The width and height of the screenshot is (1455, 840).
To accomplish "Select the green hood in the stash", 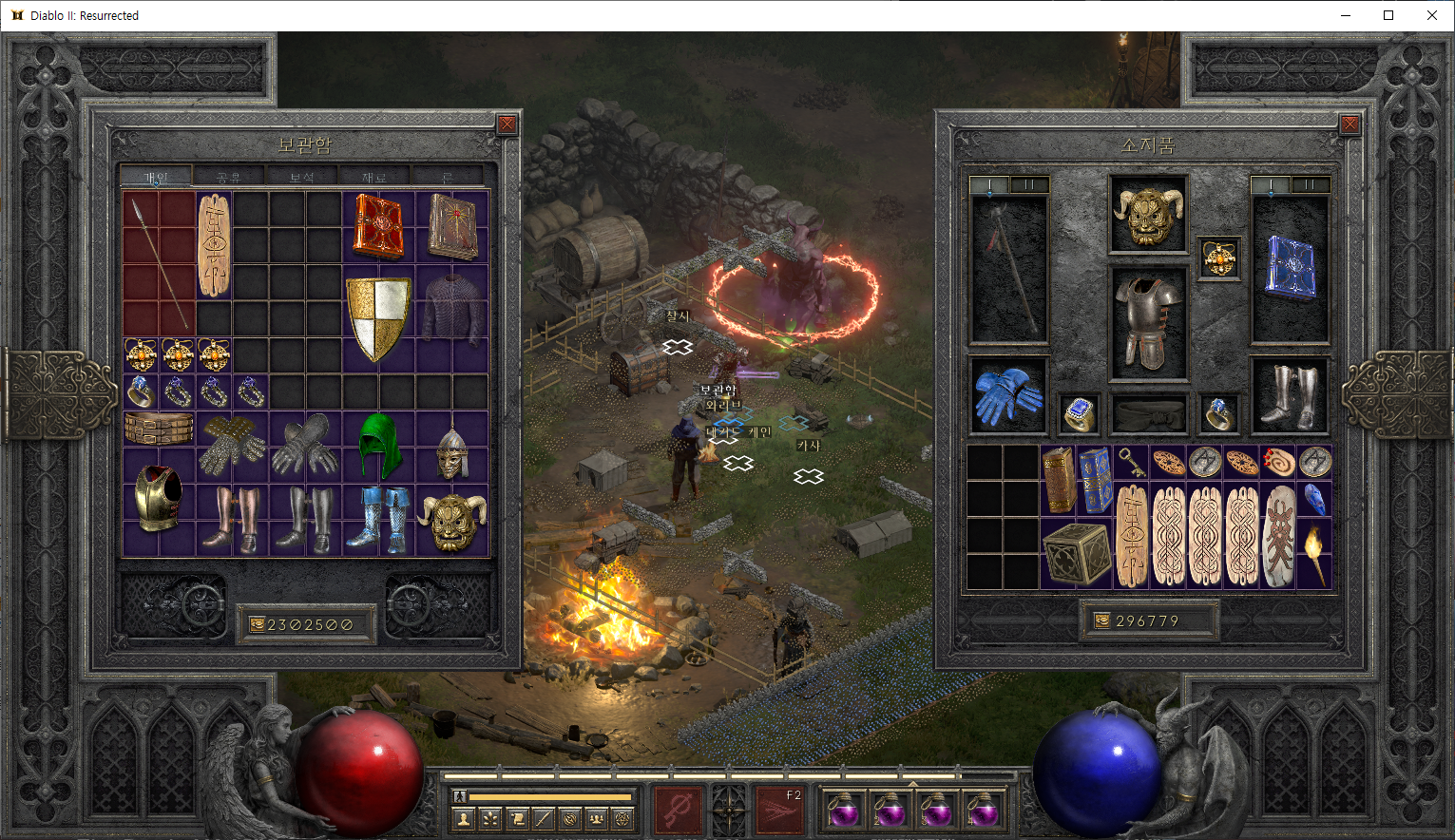I will 380,446.
